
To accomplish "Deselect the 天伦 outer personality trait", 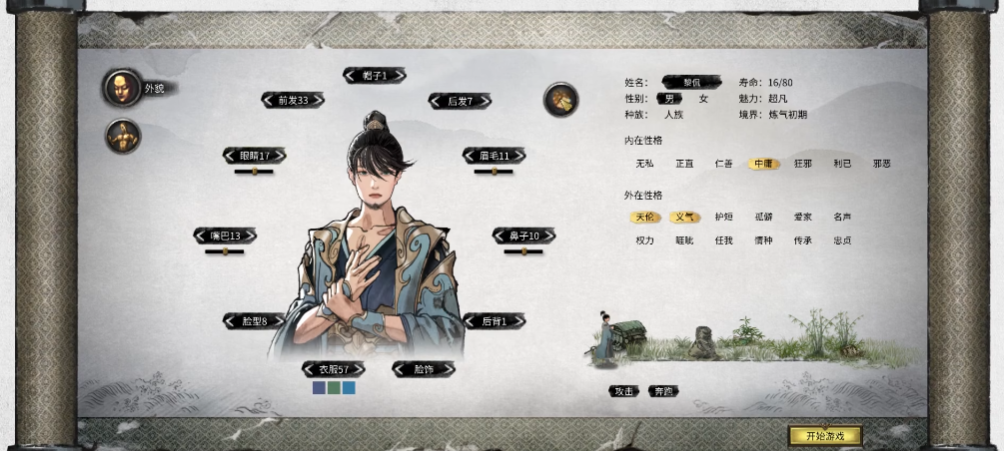I will click(645, 217).
